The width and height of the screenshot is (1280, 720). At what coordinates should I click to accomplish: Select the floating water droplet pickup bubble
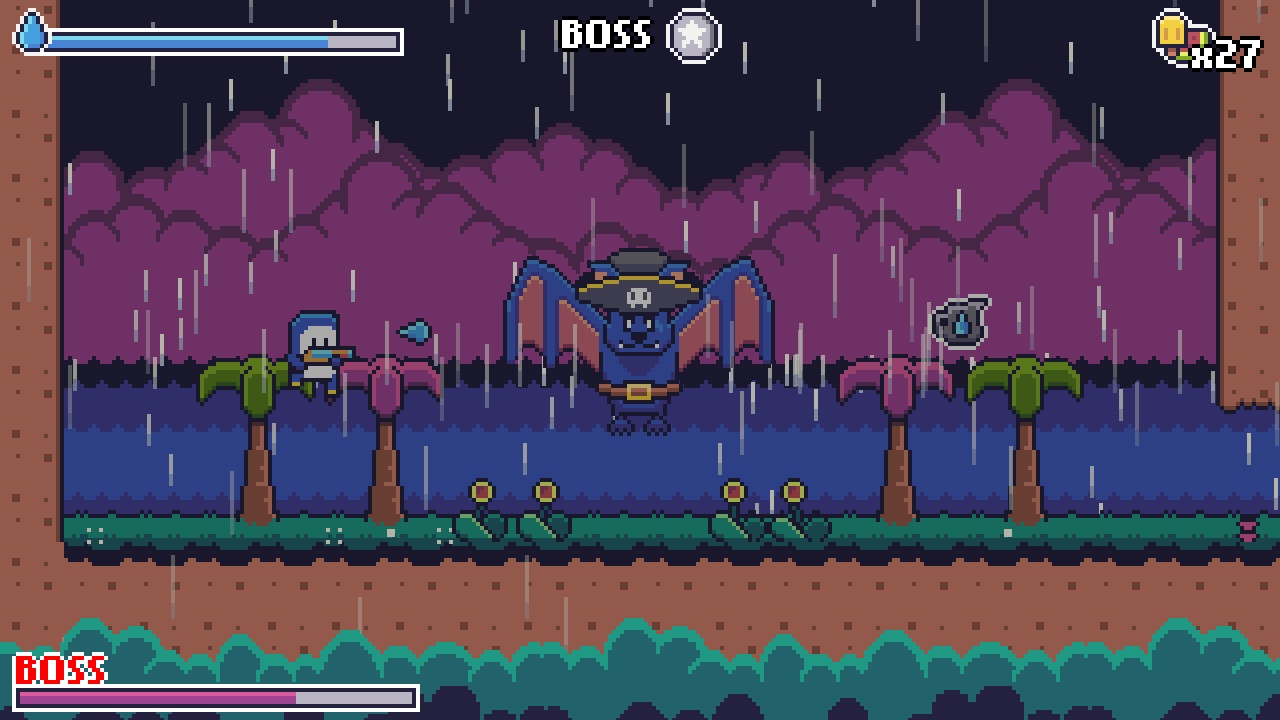click(x=958, y=320)
